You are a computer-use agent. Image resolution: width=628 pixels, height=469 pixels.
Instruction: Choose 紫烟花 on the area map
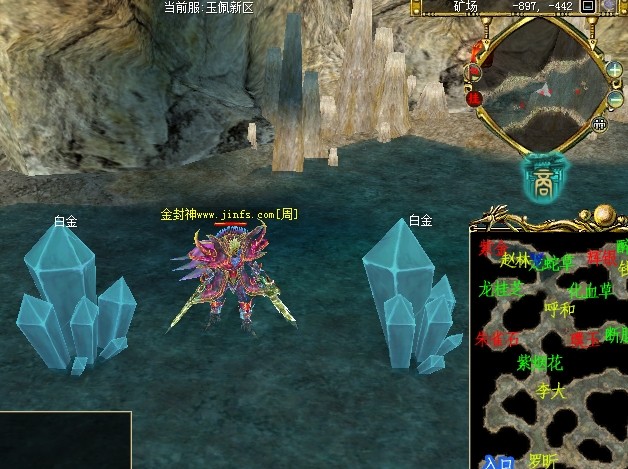(540, 363)
